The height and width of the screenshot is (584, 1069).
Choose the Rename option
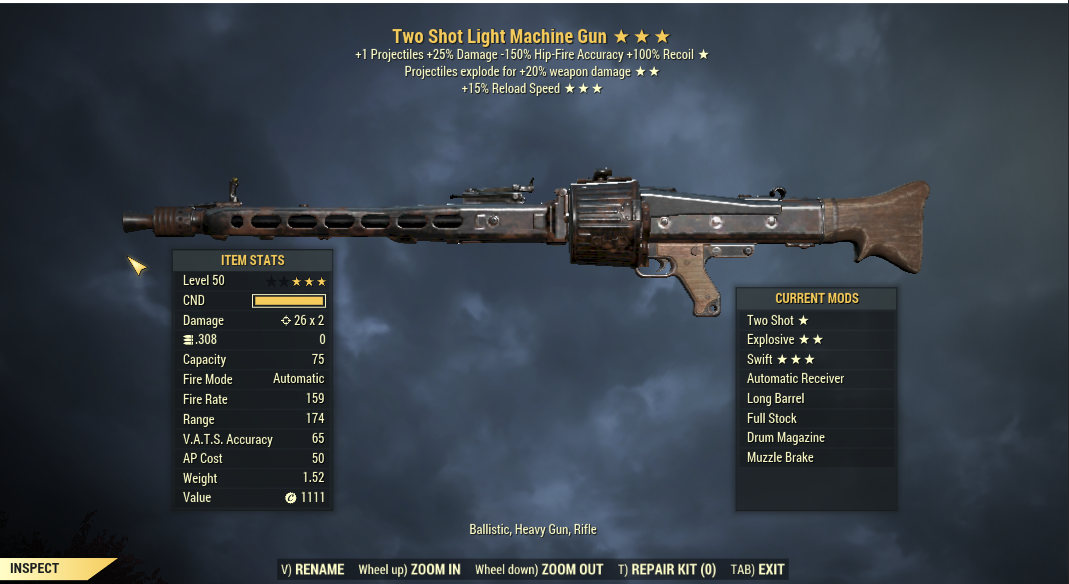[x=312, y=570]
